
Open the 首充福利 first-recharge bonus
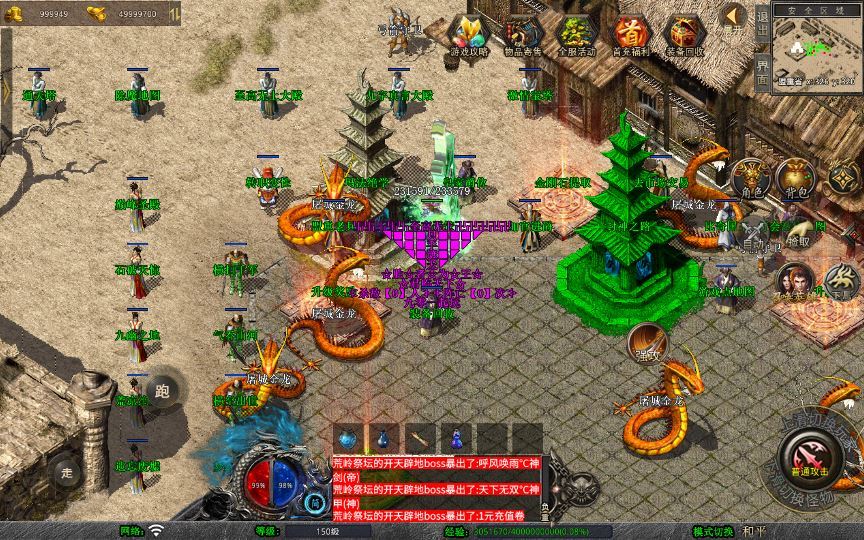[x=630, y=36]
